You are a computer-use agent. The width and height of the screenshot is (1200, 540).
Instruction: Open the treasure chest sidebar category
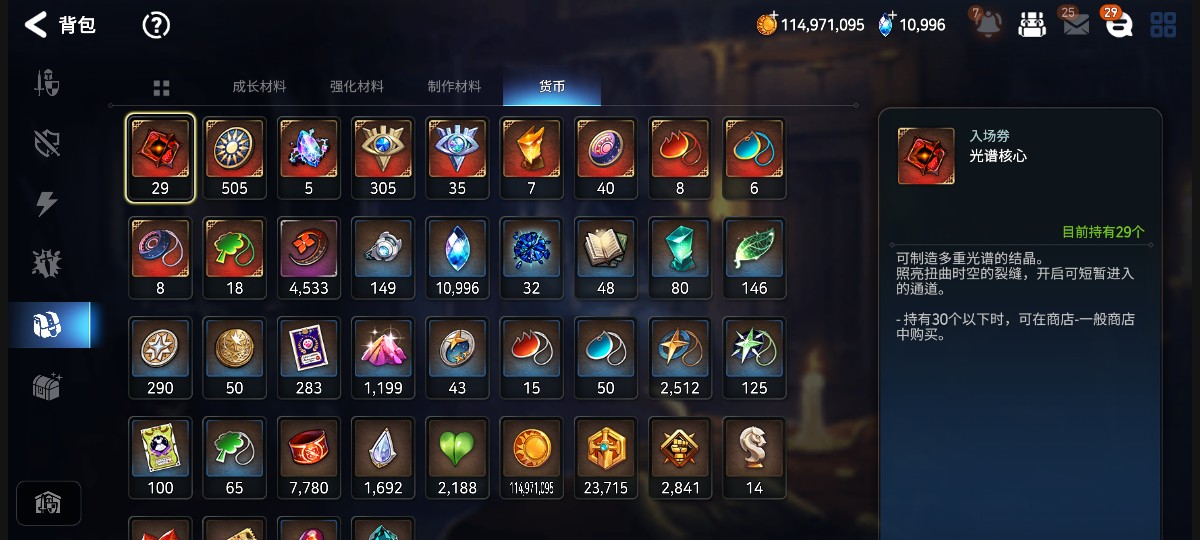tap(48, 387)
